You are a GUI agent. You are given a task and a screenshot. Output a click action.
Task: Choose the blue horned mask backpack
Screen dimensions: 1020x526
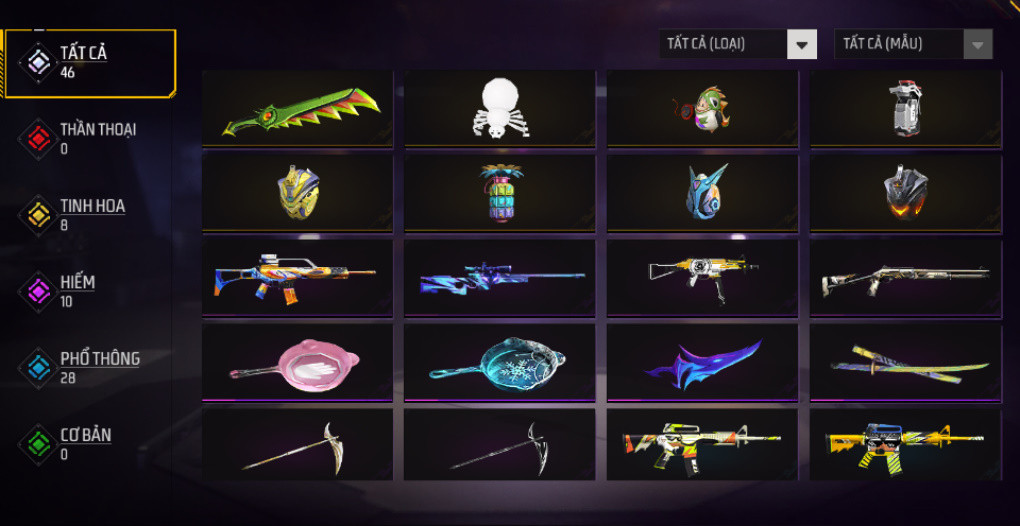[702, 193]
